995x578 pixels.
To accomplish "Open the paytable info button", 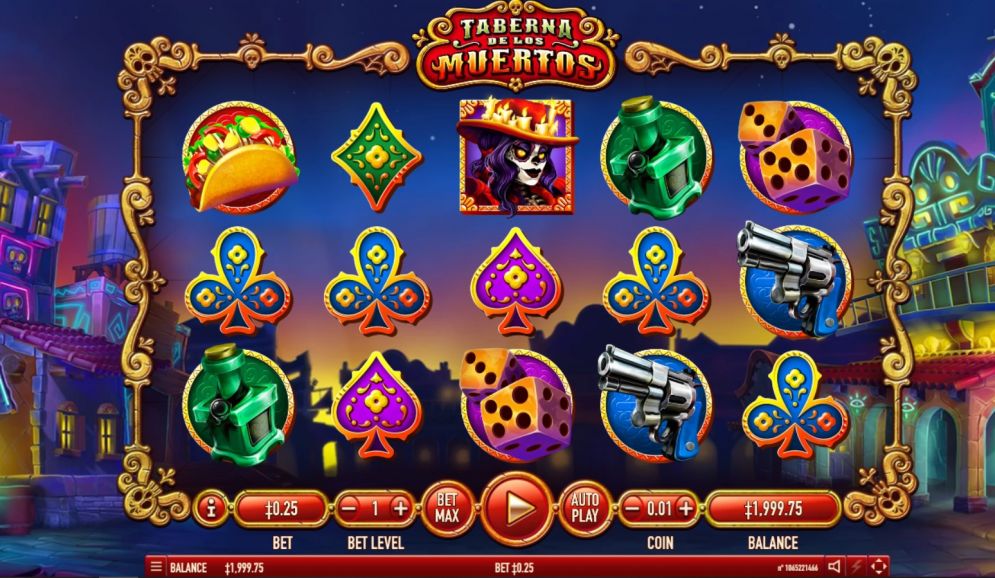I will coord(211,509).
